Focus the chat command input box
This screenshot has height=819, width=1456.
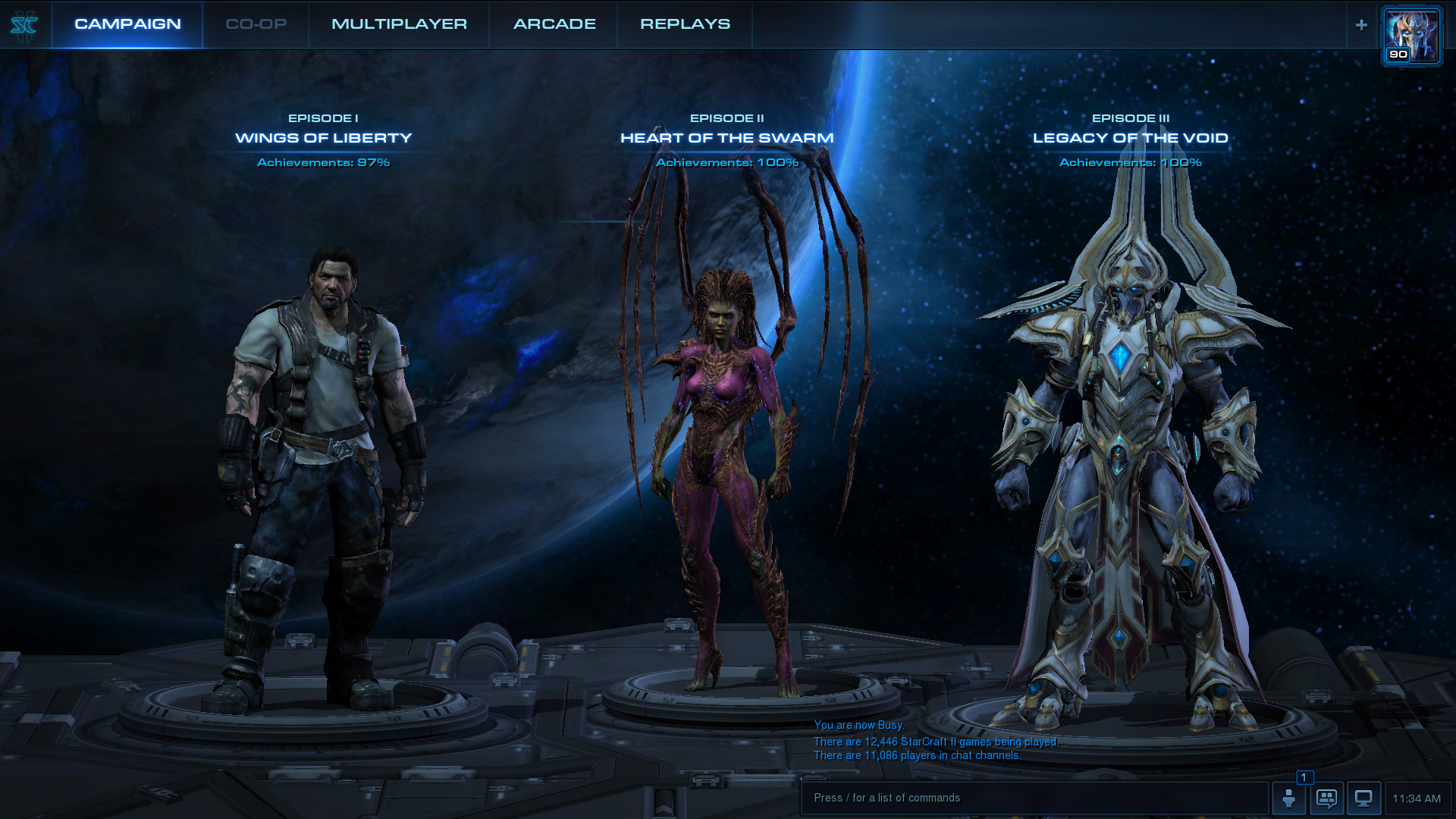click(x=1034, y=798)
